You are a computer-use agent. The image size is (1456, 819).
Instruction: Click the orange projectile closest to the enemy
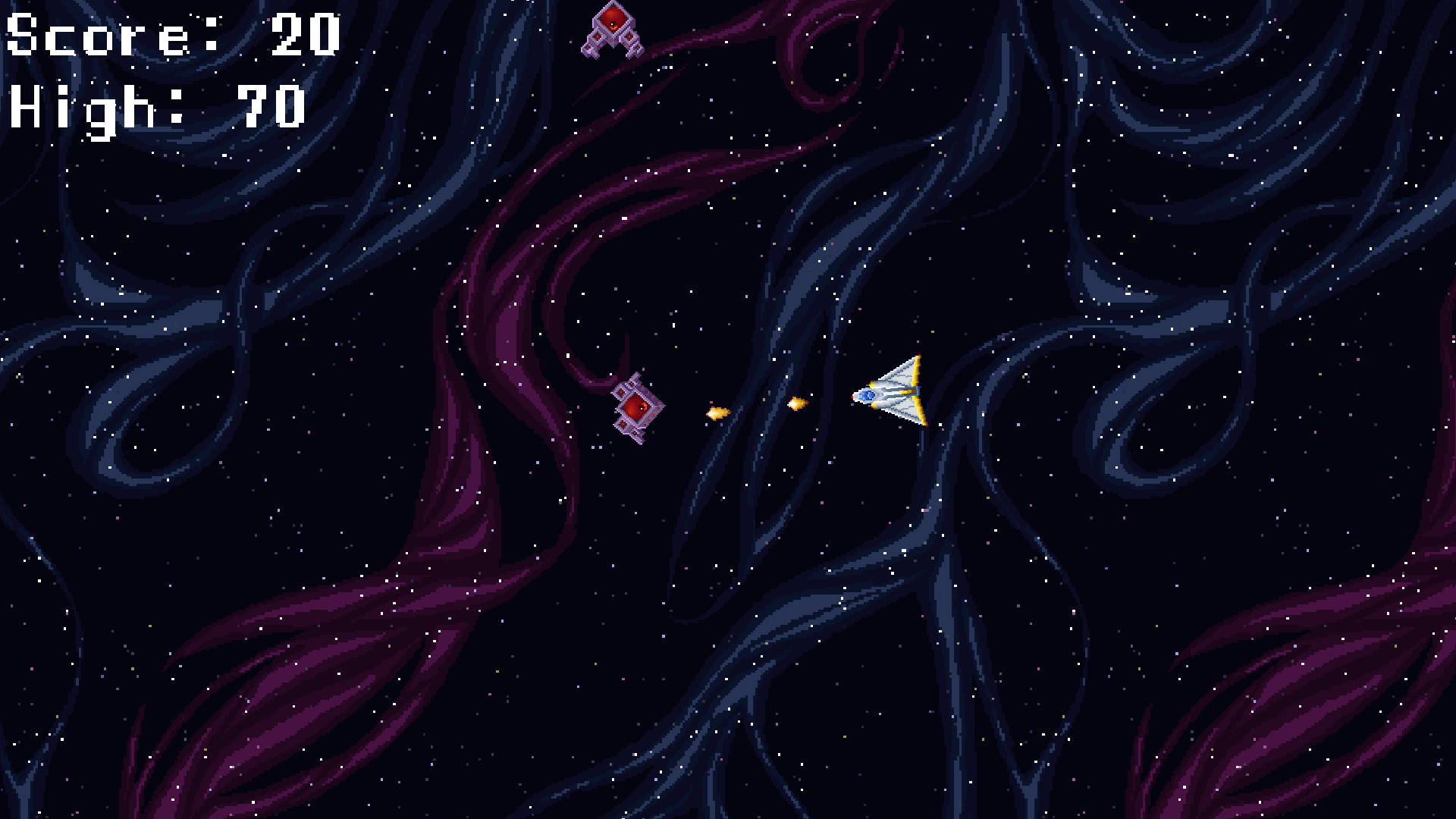click(717, 412)
